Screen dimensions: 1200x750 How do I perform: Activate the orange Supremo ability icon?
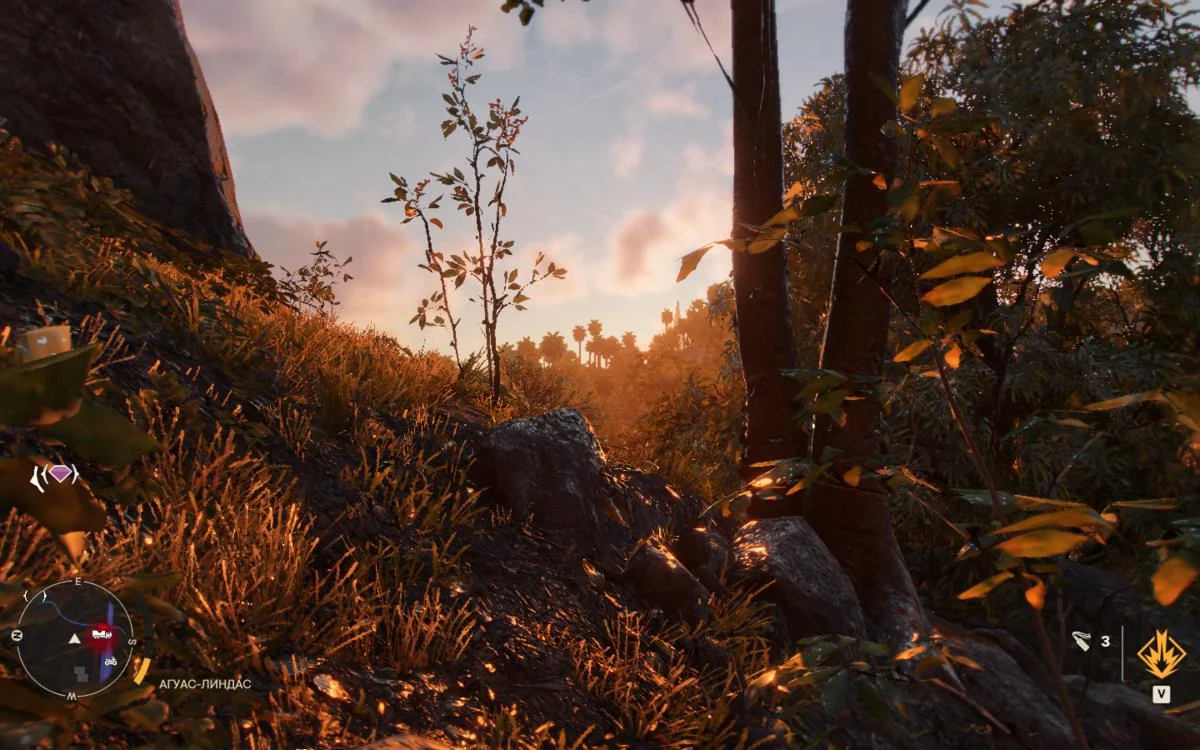point(1161,654)
